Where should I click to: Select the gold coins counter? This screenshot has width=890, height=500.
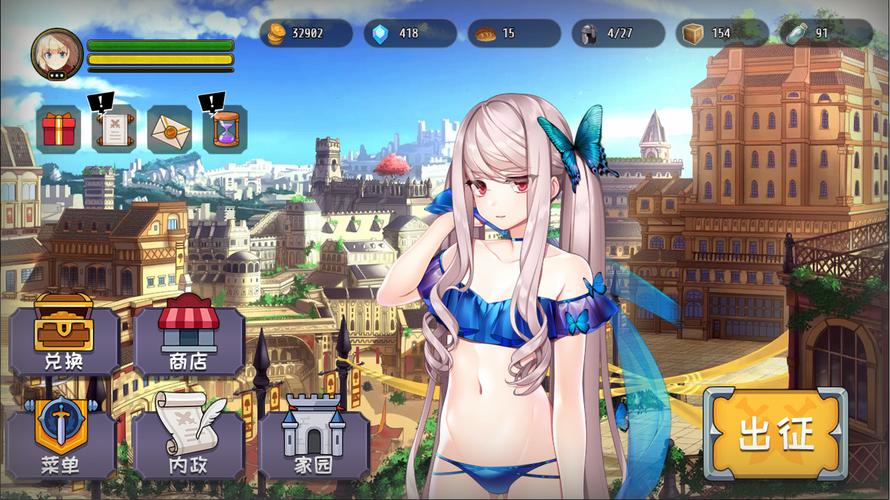pyautogui.click(x=306, y=33)
